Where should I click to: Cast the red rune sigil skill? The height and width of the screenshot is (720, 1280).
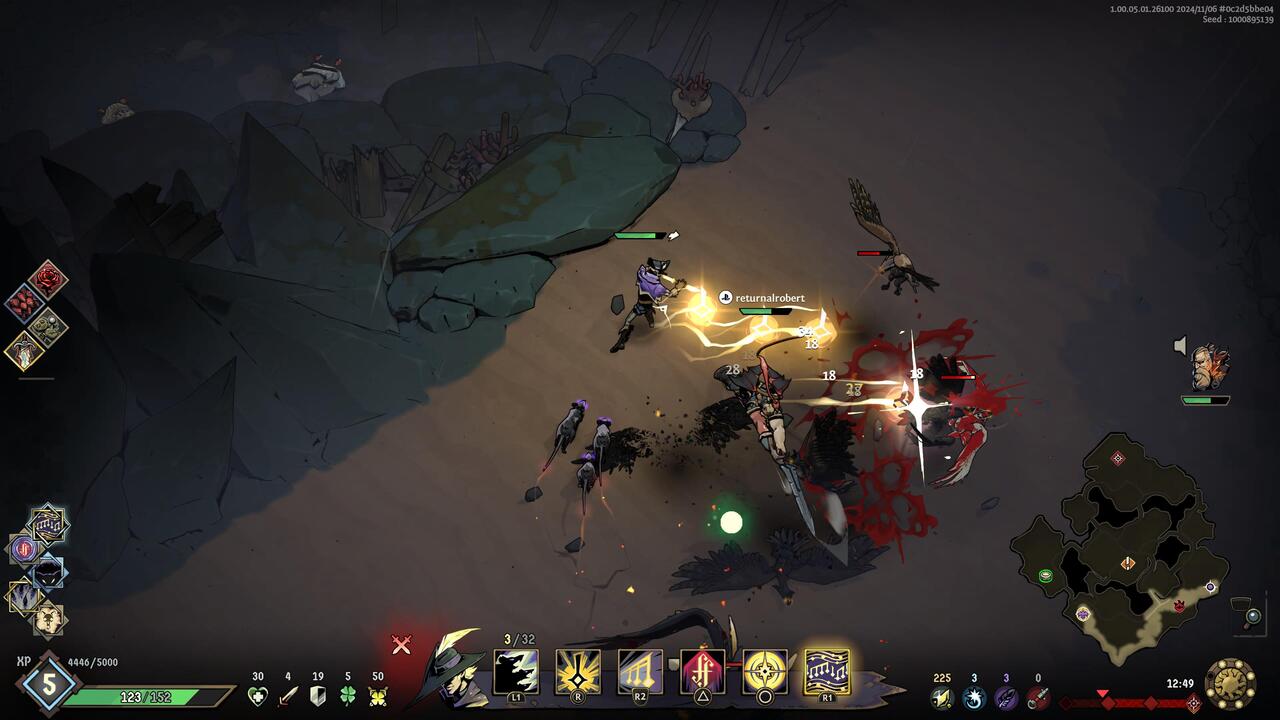pyautogui.click(x=702, y=671)
